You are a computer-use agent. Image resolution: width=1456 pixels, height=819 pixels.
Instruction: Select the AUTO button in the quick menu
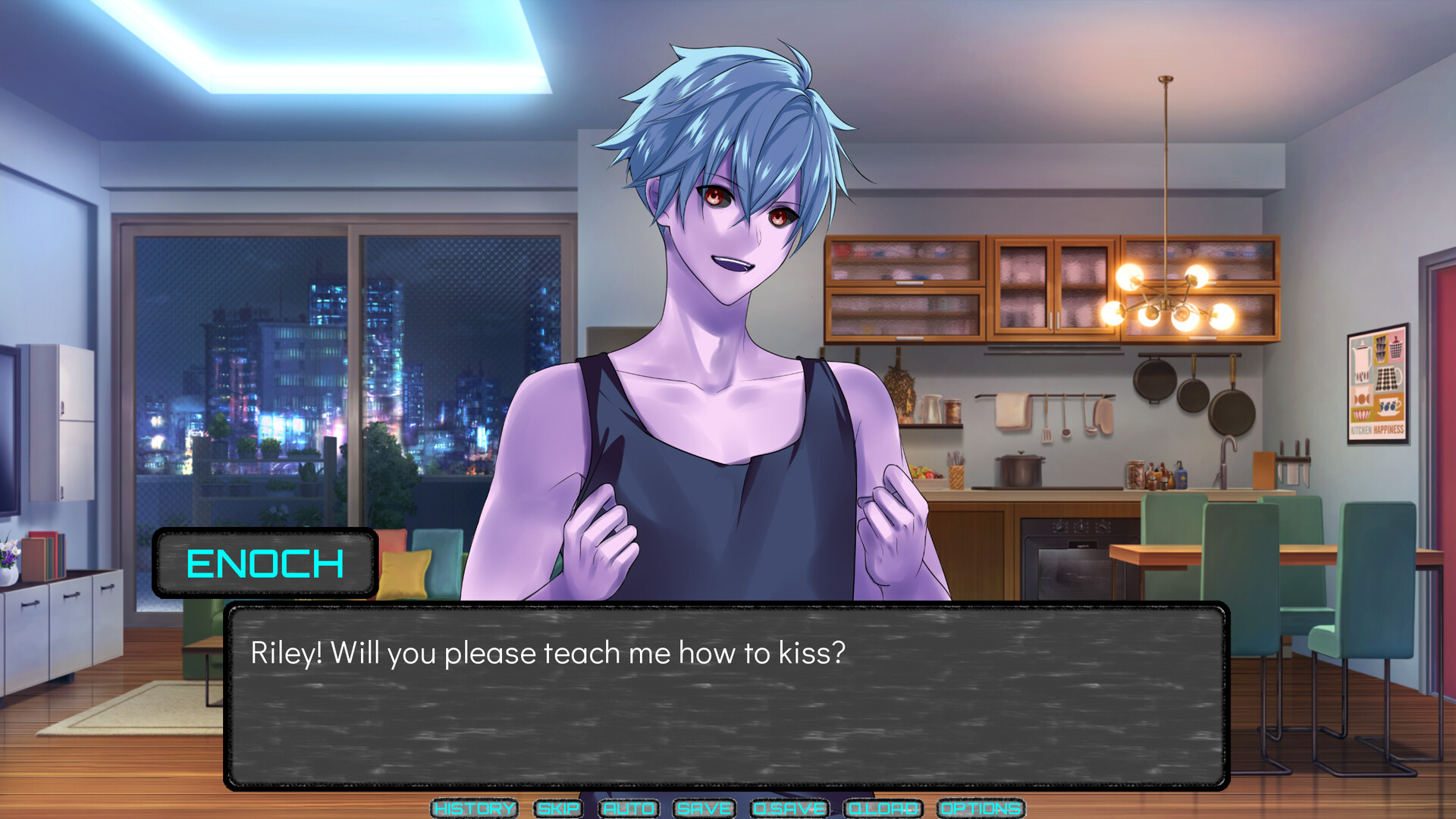[628, 808]
